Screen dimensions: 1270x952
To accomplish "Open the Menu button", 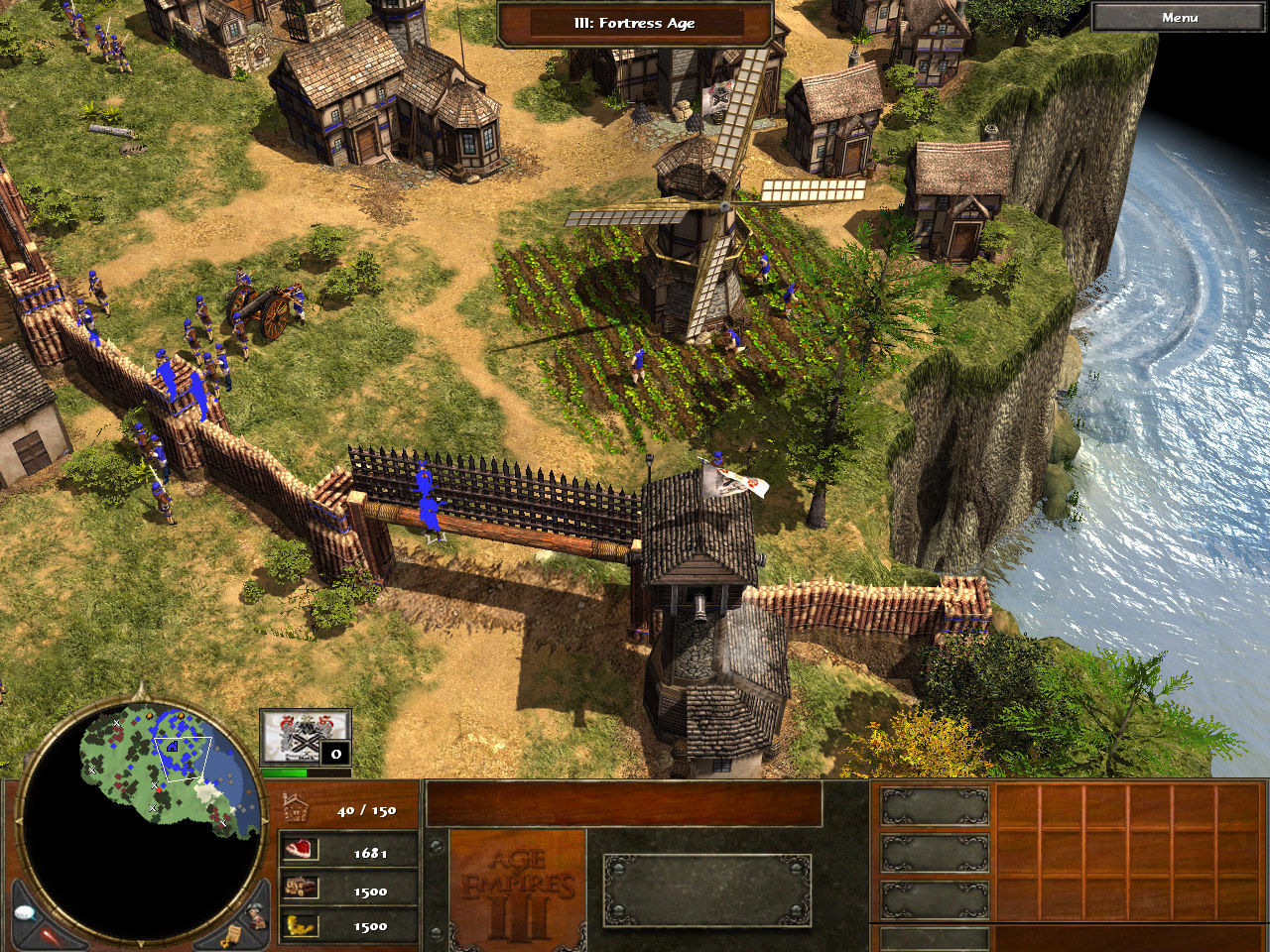I will click(x=1179, y=18).
